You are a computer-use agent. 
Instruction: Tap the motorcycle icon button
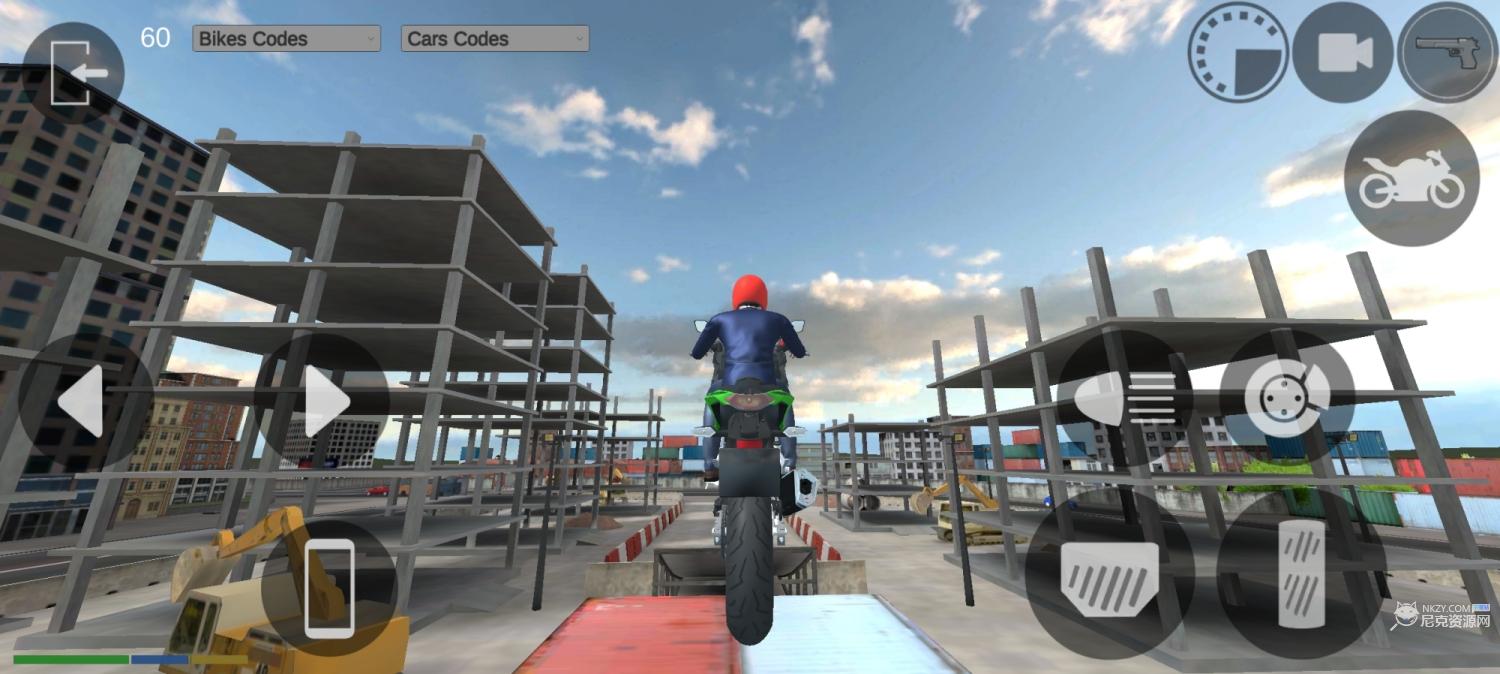(x=1411, y=178)
